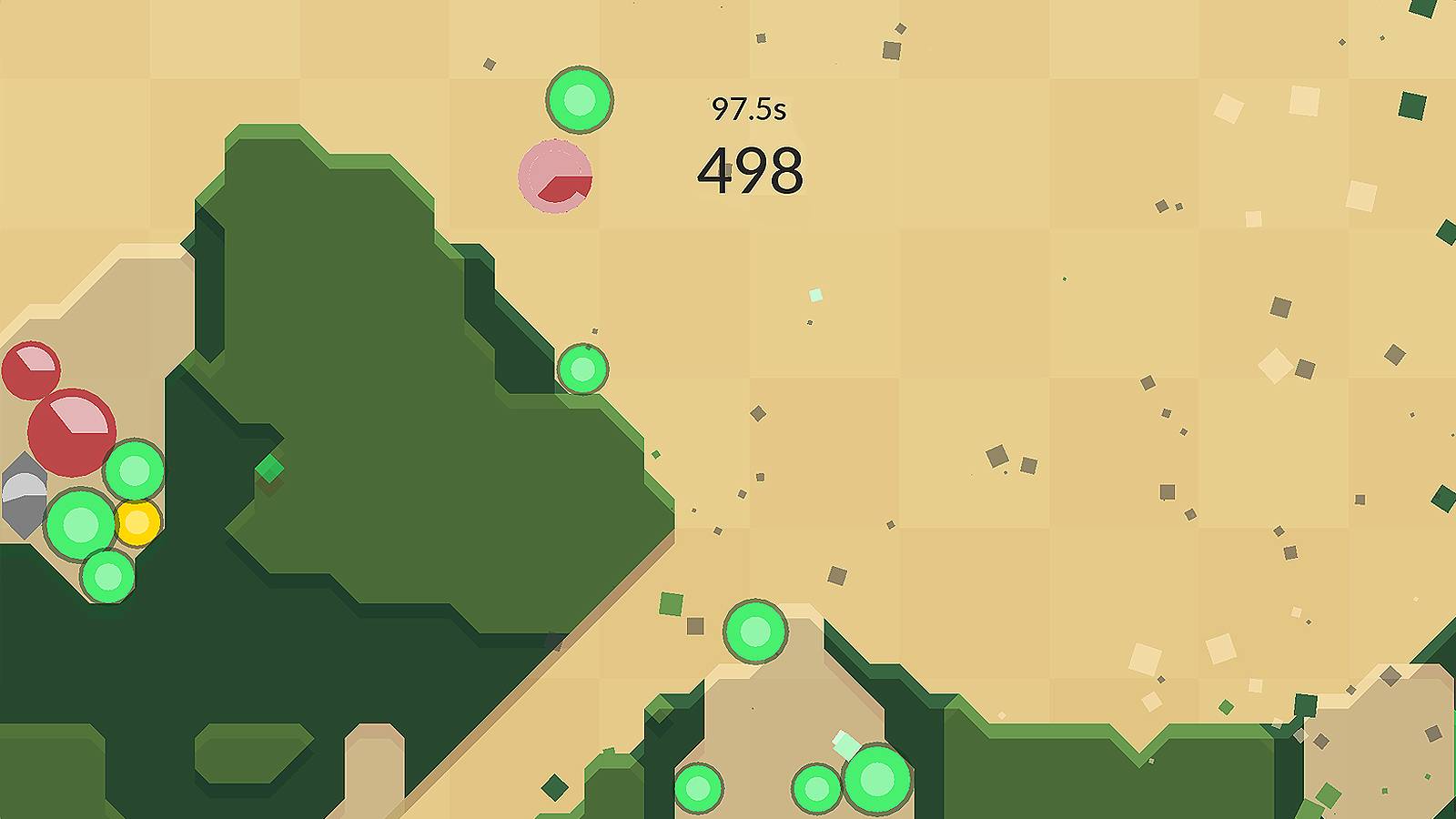Click the green bubble between the two bottom circles
This screenshot has height=819, width=1456.
pos(814,788)
